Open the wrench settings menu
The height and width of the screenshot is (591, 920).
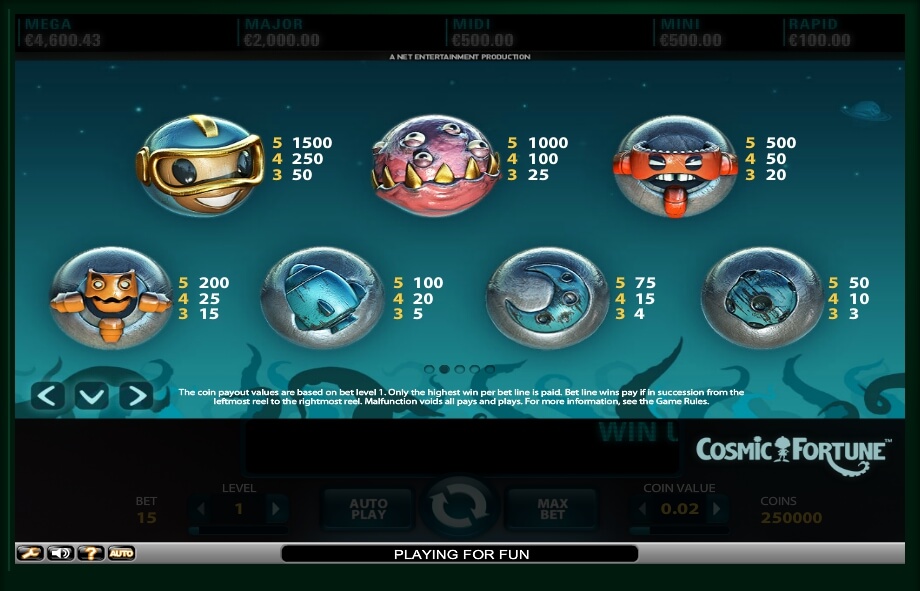(30, 553)
